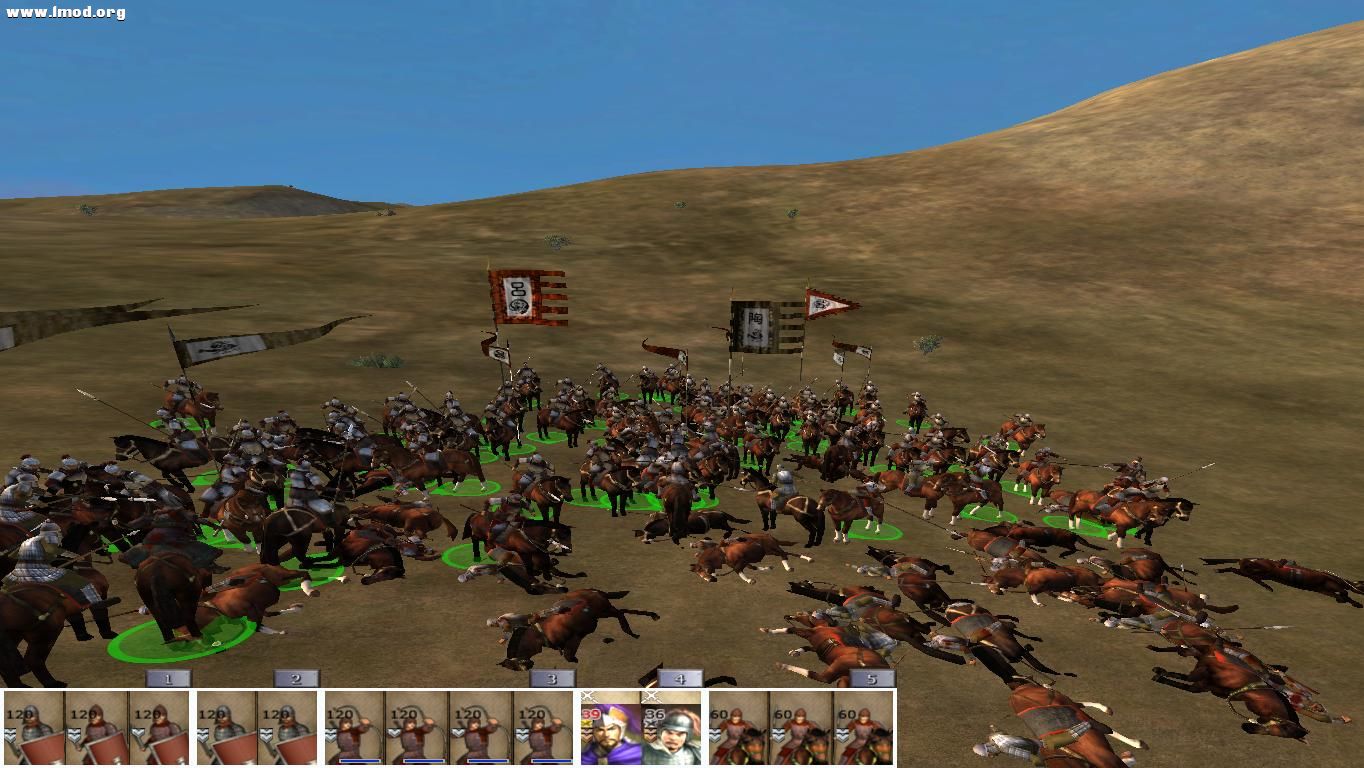This screenshot has width=1364, height=768.
Task: Toggle selection of unit group 1
Action: coord(166,678)
